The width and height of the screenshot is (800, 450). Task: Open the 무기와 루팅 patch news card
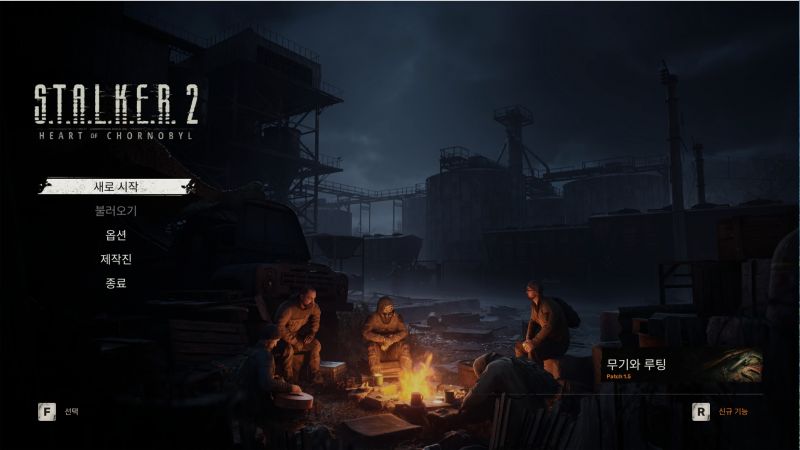(678, 367)
